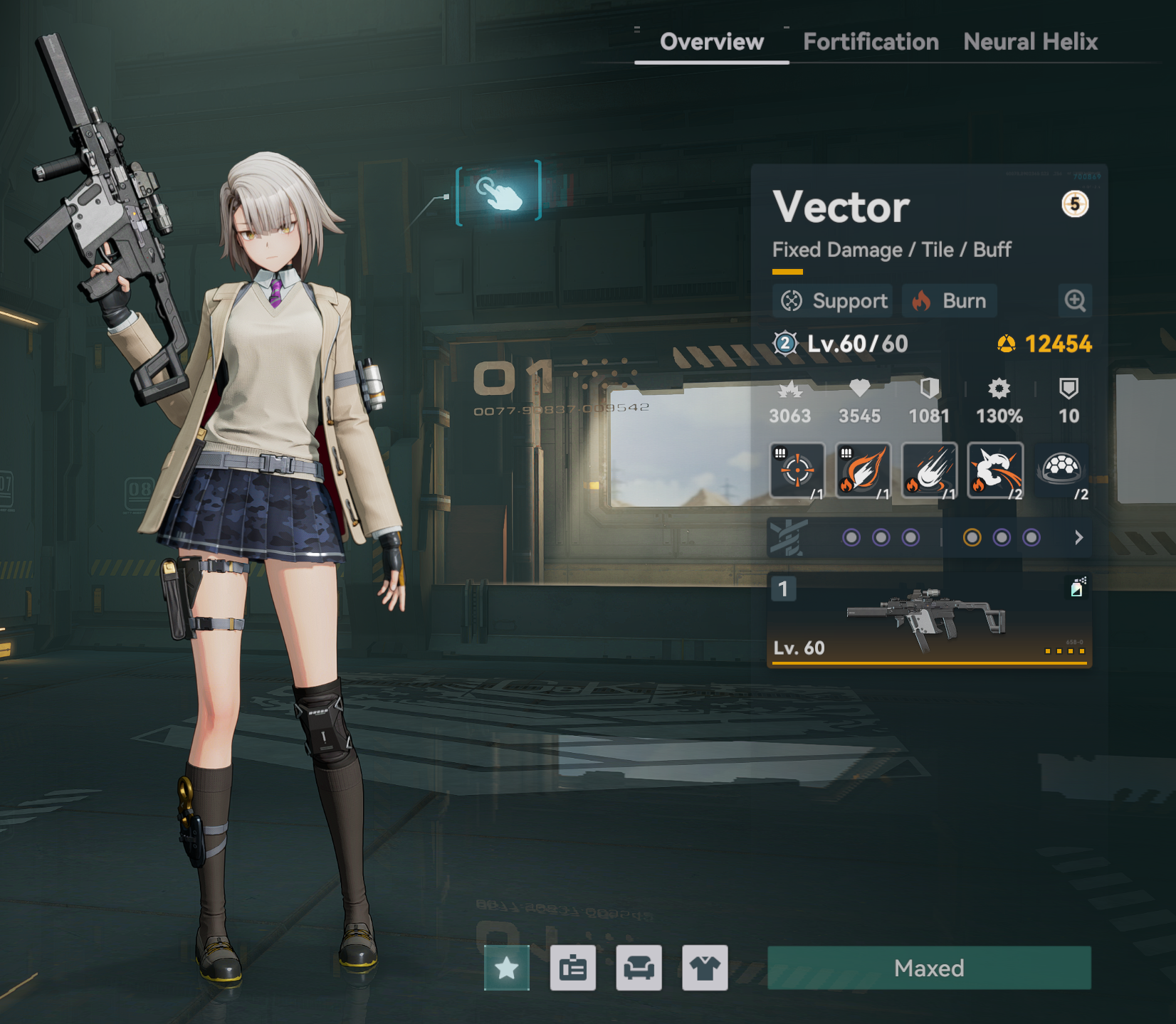Open the sofa dormitory button
Viewport: 1176px width, 1024px height.
pyautogui.click(x=639, y=968)
